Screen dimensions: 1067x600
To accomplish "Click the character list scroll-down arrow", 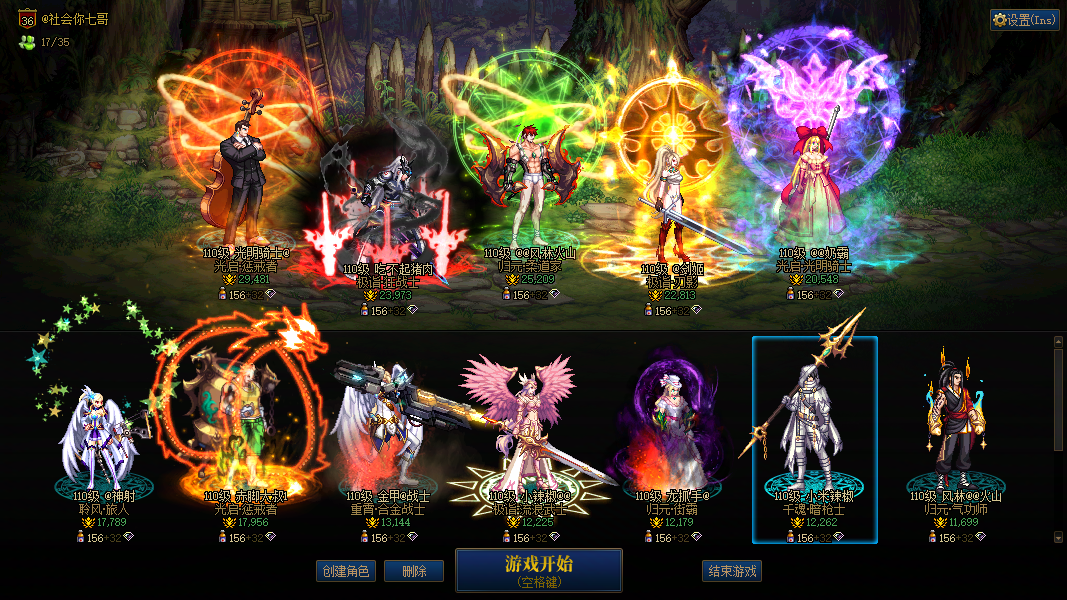I will (1059, 537).
